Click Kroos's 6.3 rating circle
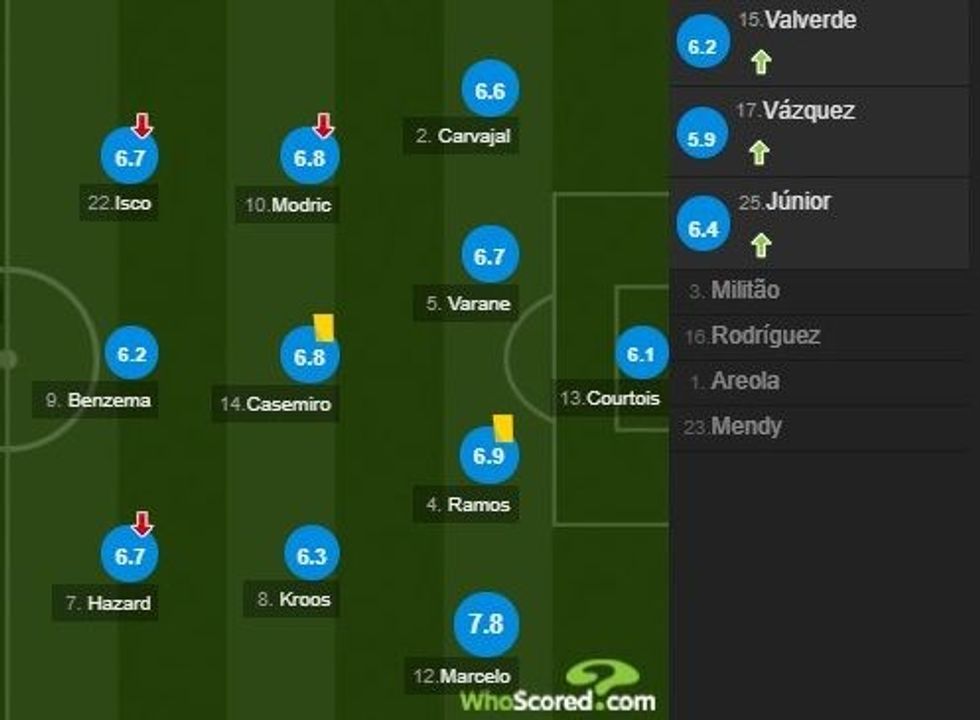Image resolution: width=980 pixels, height=720 pixels. click(x=312, y=556)
